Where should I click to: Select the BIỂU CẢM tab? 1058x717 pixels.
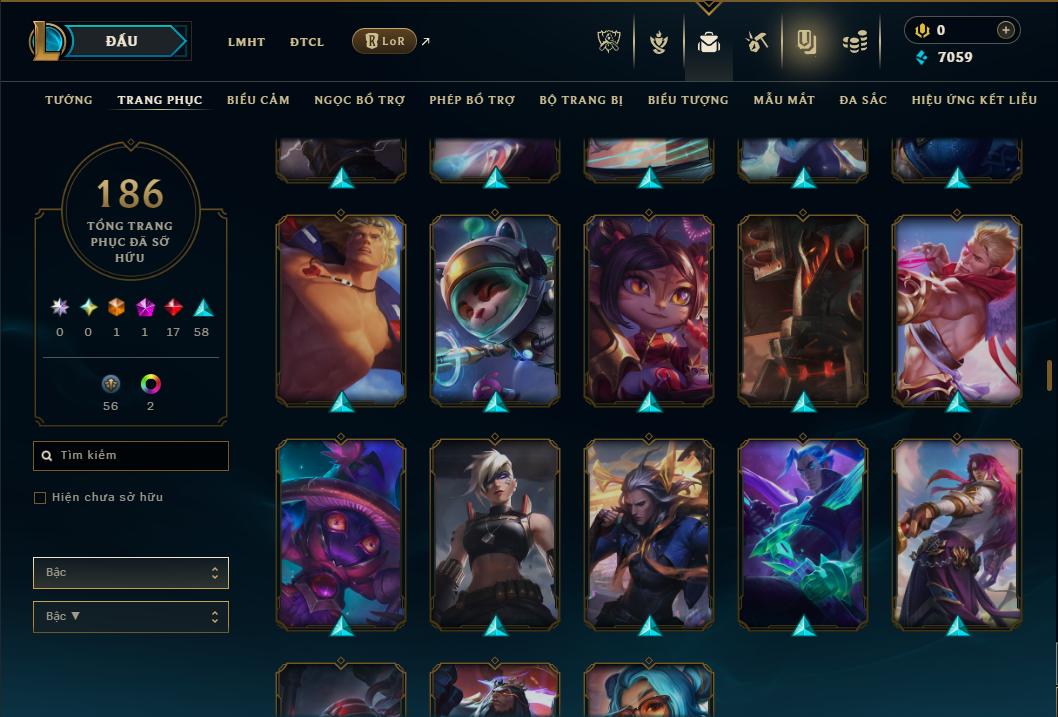pyautogui.click(x=258, y=100)
